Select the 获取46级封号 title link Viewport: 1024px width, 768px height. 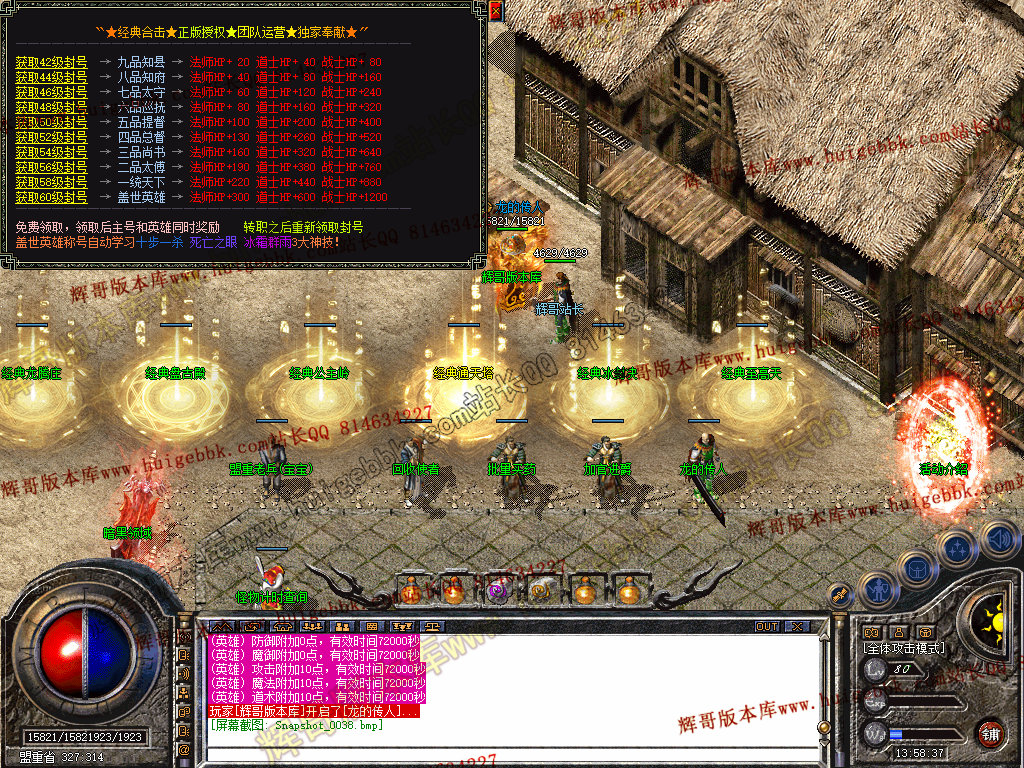[51, 92]
